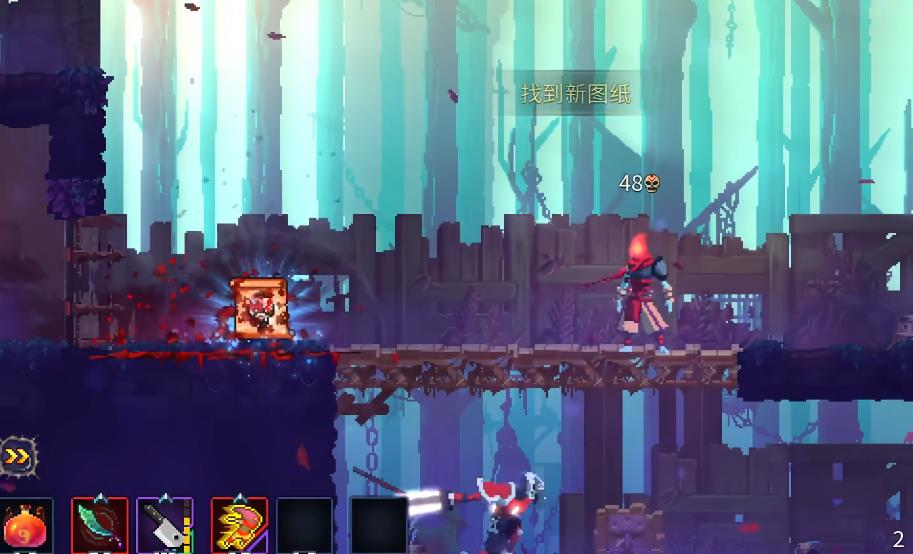Select the cleaver weapon slot
The height and width of the screenshot is (554, 913).
coord(165,526)
